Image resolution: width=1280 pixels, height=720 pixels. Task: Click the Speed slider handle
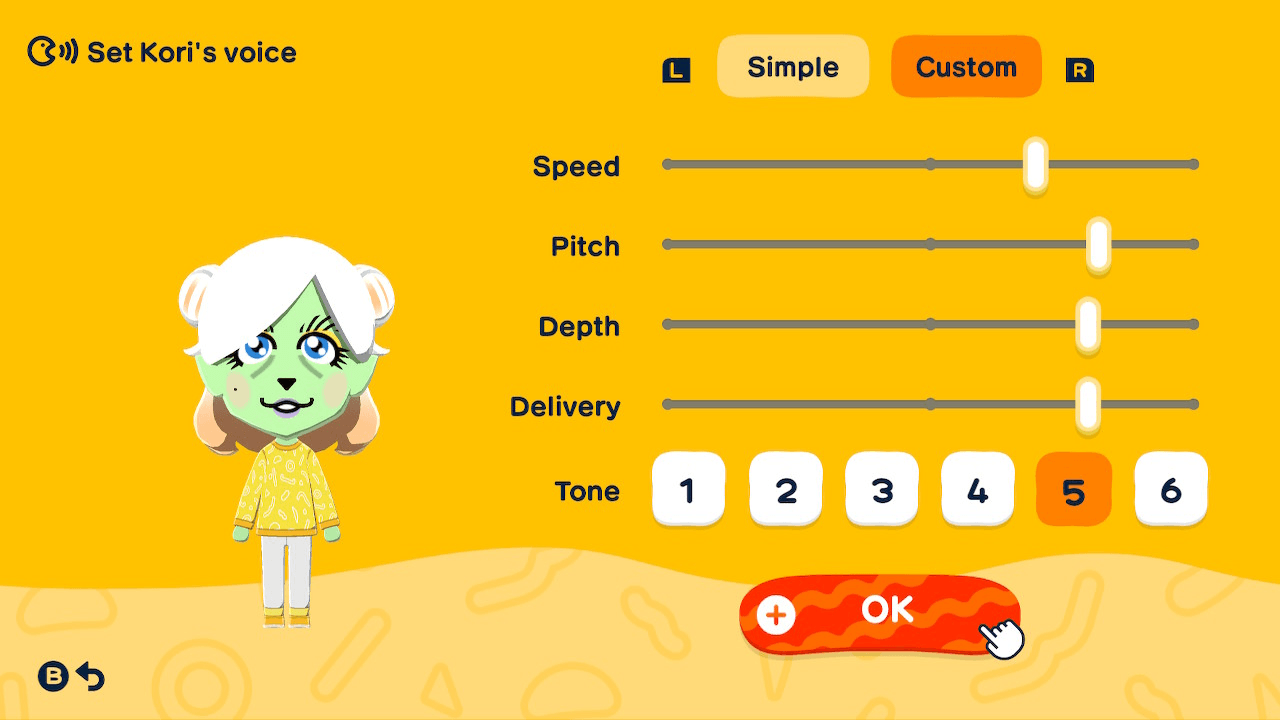(x=1033, y=164)
